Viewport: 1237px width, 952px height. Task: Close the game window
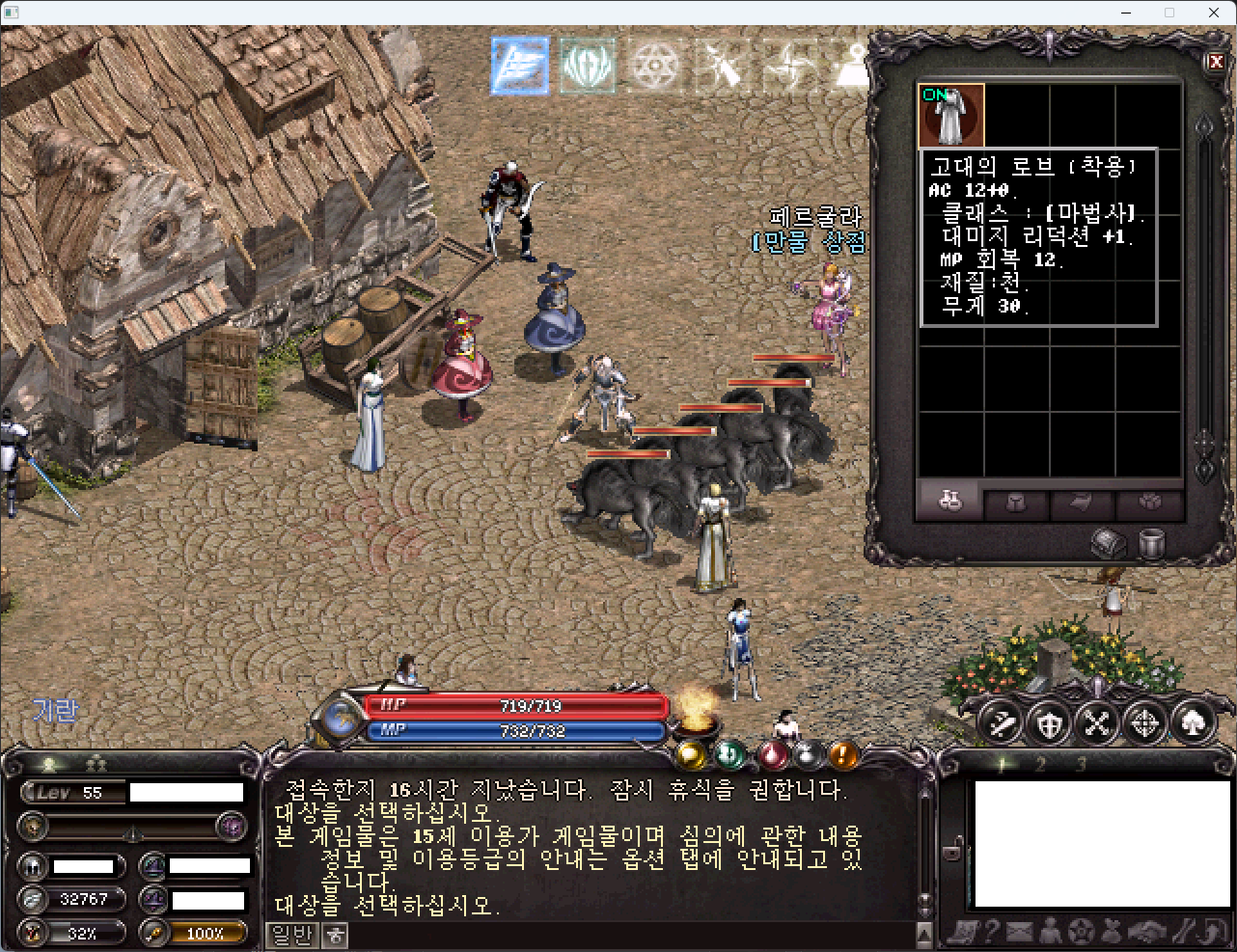[x=1214, y=13]
